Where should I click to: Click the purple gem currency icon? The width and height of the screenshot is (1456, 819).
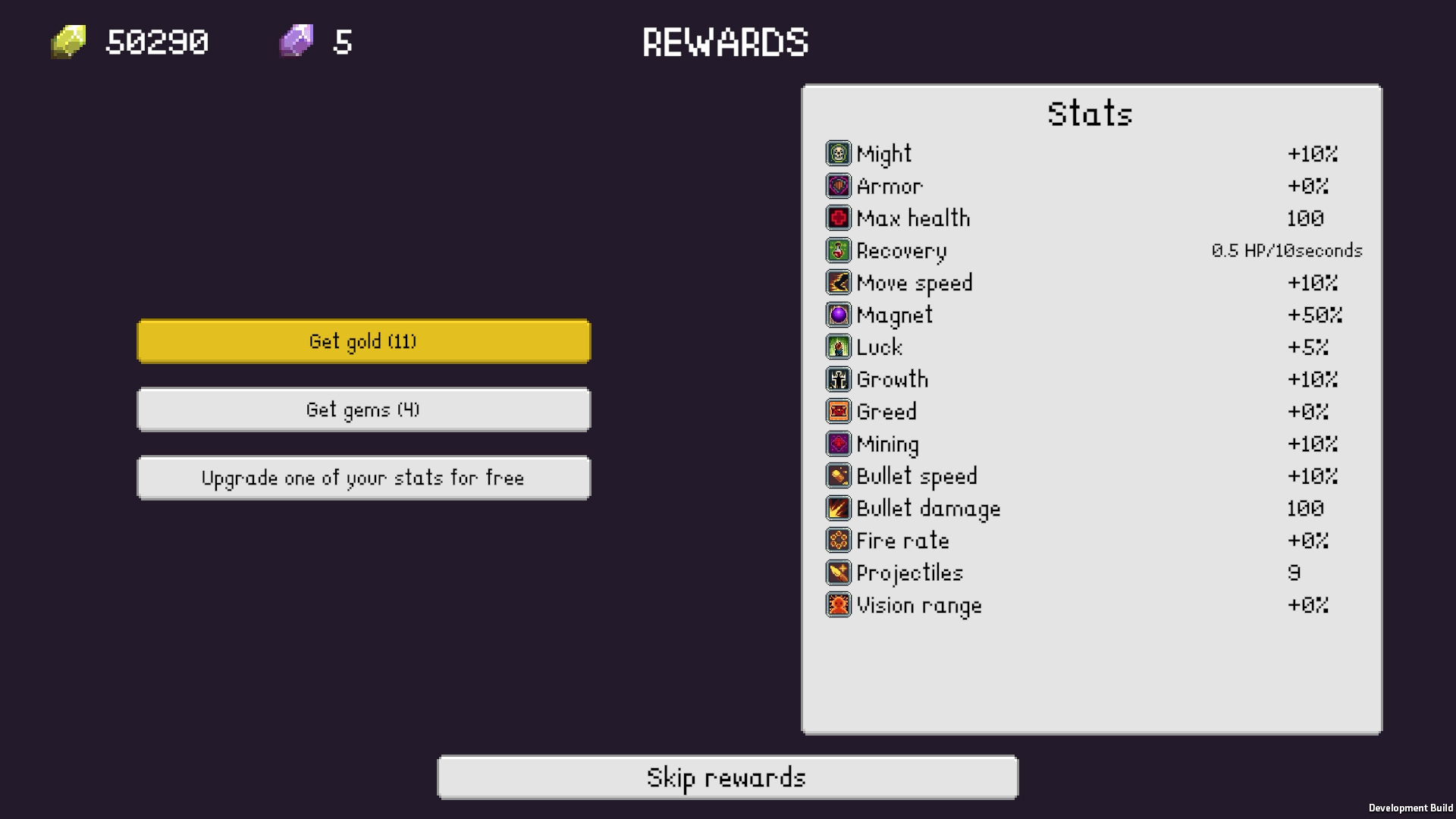tap(297, 42)
